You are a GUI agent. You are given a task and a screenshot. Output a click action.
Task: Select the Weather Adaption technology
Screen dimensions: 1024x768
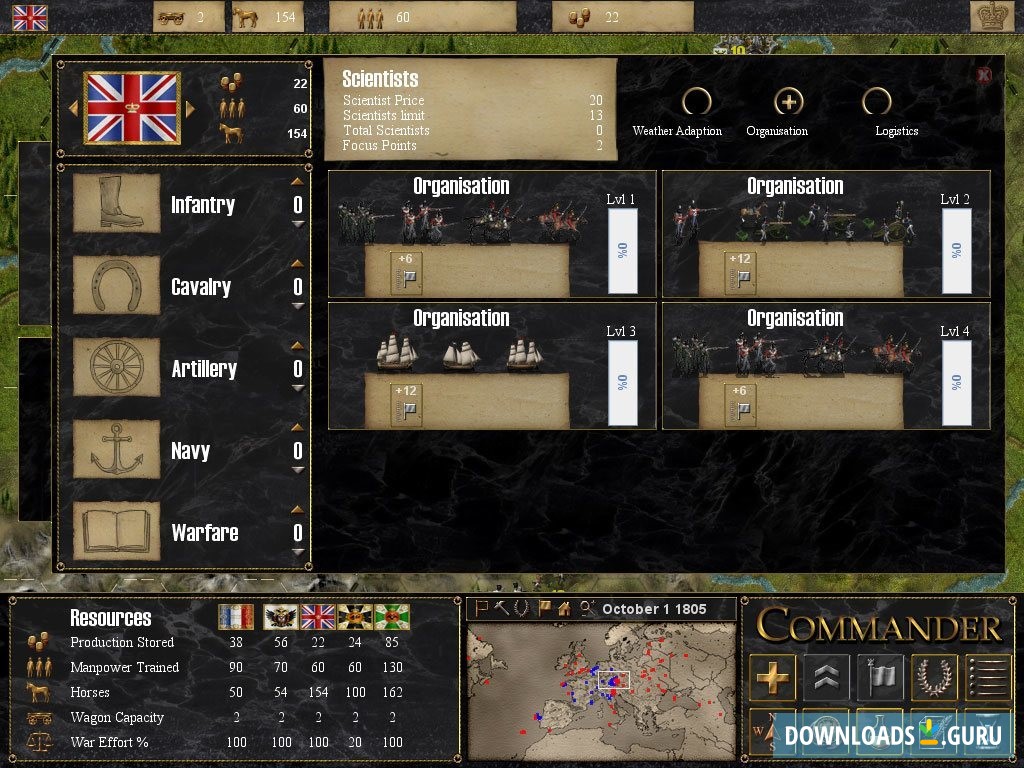[696, 102]
